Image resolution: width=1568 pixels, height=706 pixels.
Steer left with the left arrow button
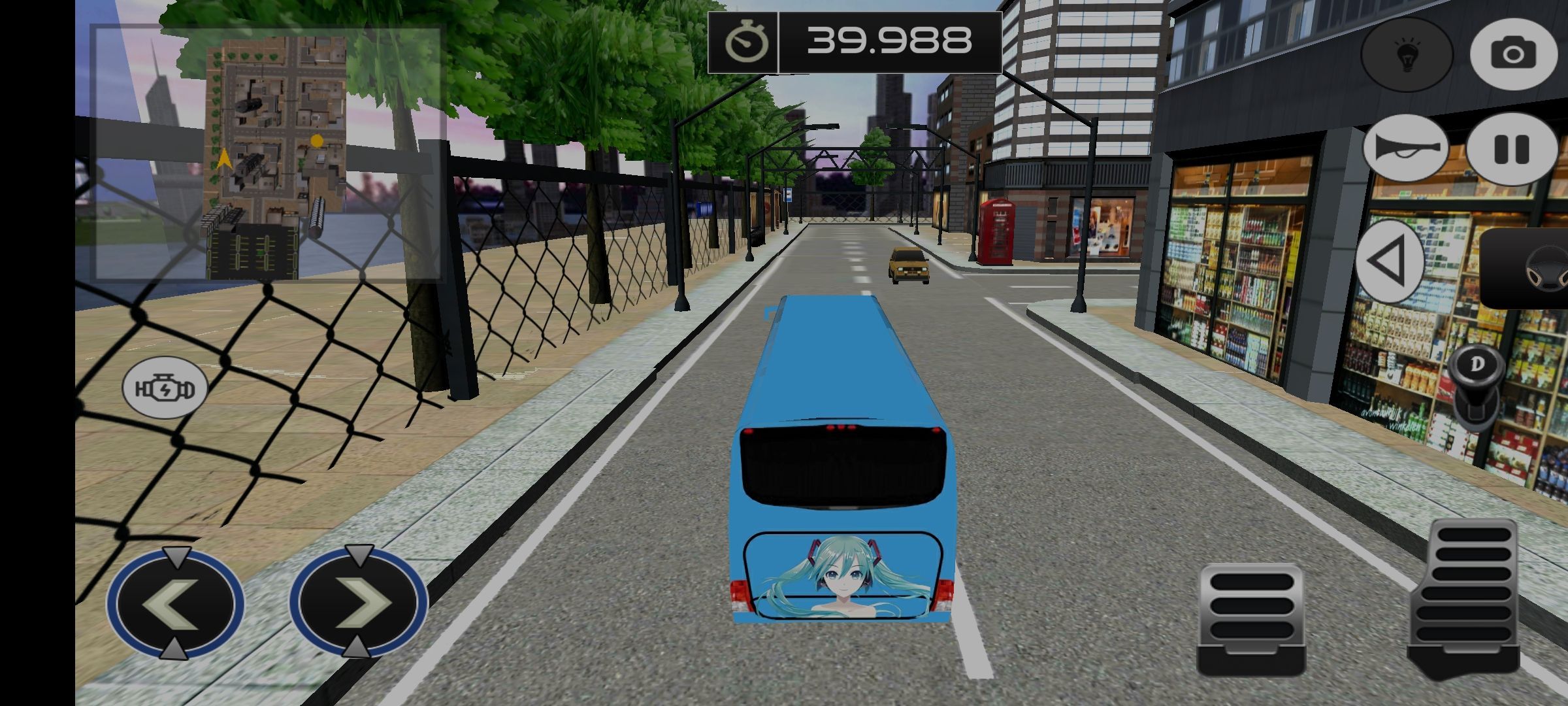tap(175, 603)
